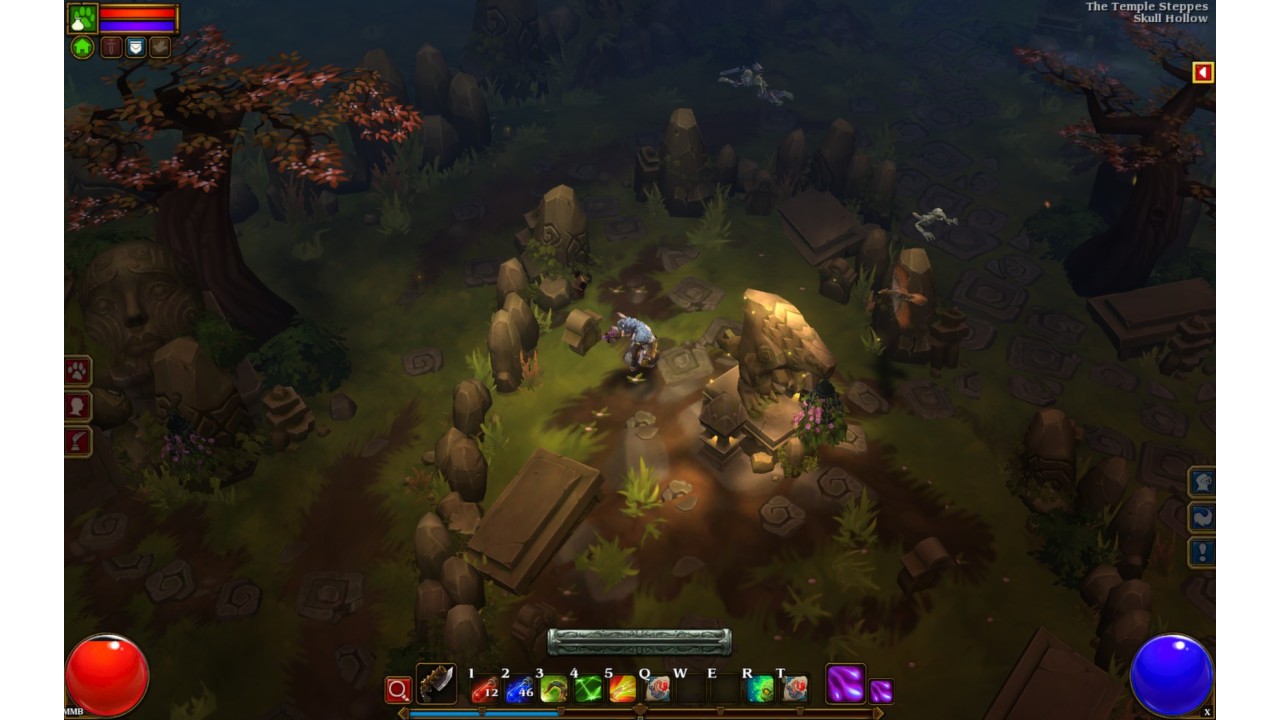Open the character head silhouette panel
Viewport: 1280px width, 720px height.
tap(78, 406)
